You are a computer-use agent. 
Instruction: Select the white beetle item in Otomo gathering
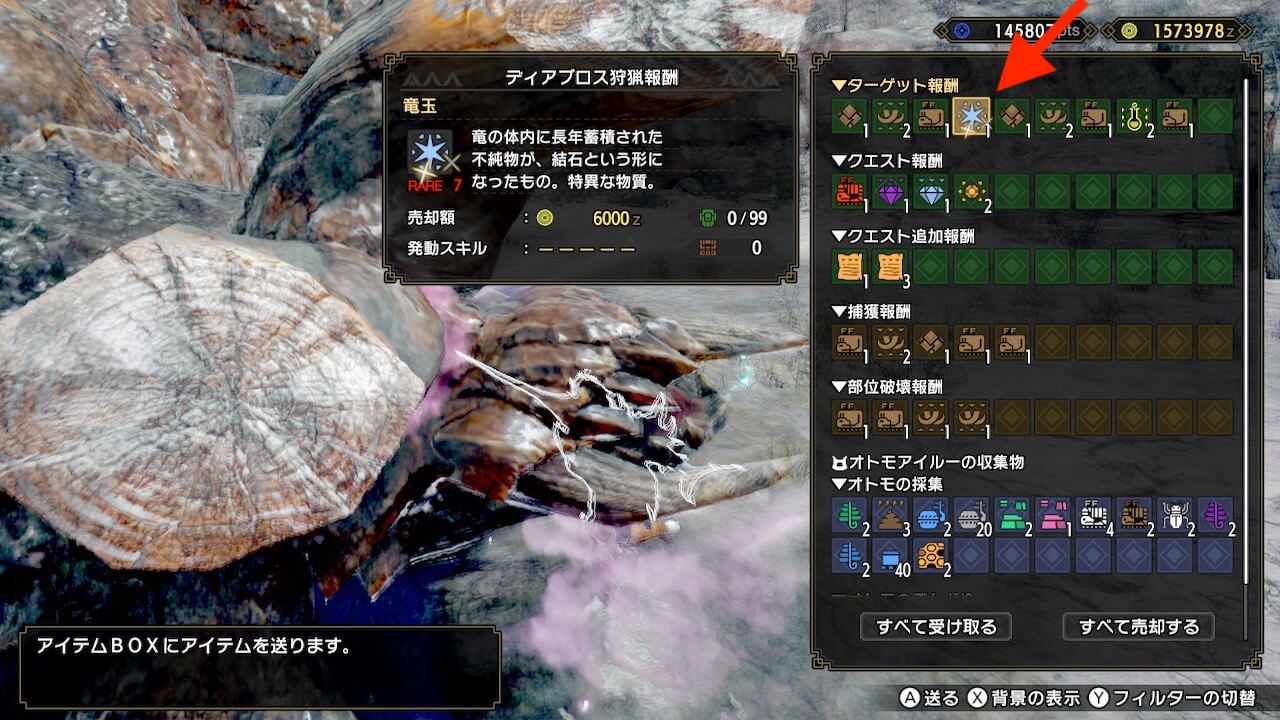coord(1174,515)
